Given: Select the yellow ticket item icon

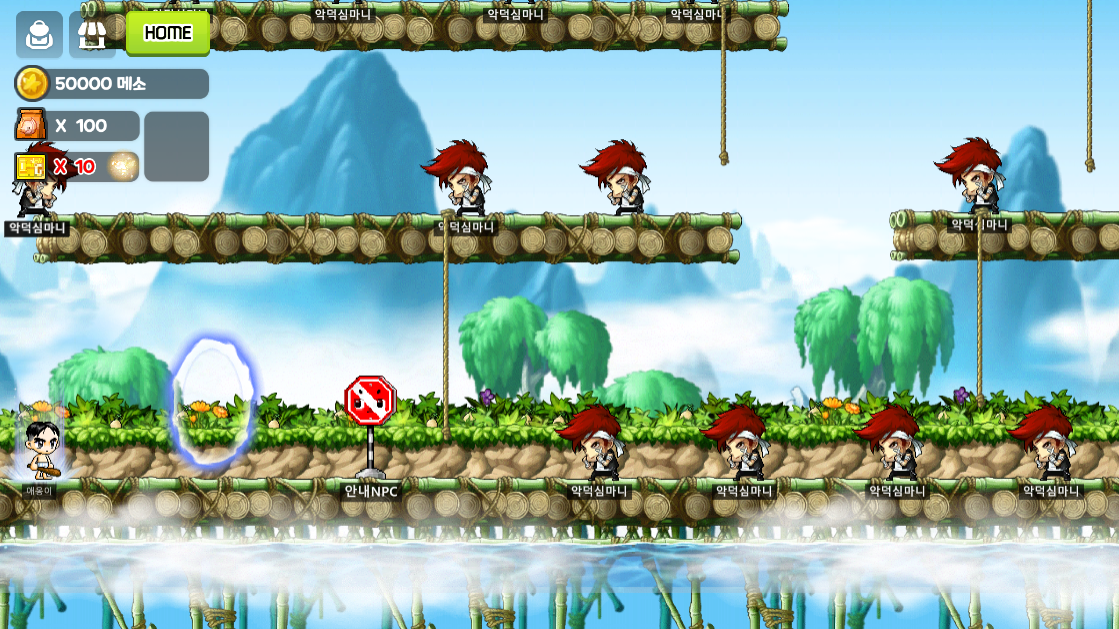Looking at the screenshot, I should 31,166.
